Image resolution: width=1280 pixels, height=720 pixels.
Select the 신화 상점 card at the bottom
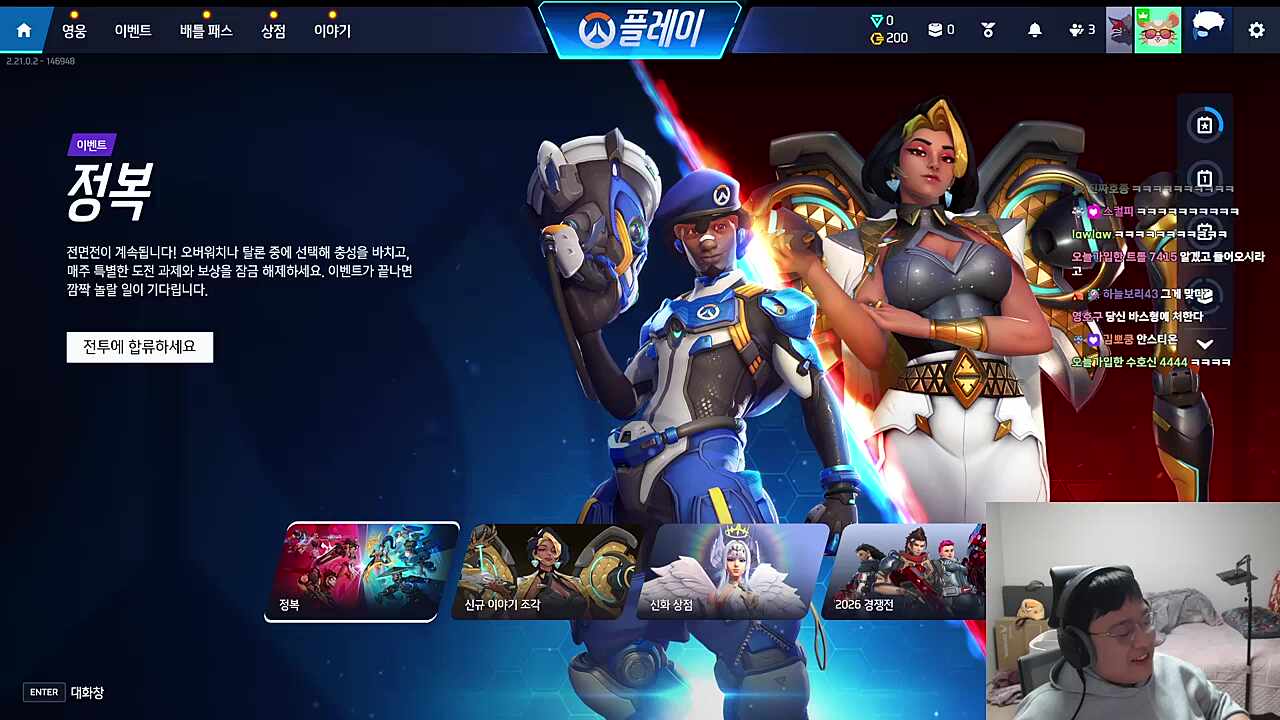point(733,570)
